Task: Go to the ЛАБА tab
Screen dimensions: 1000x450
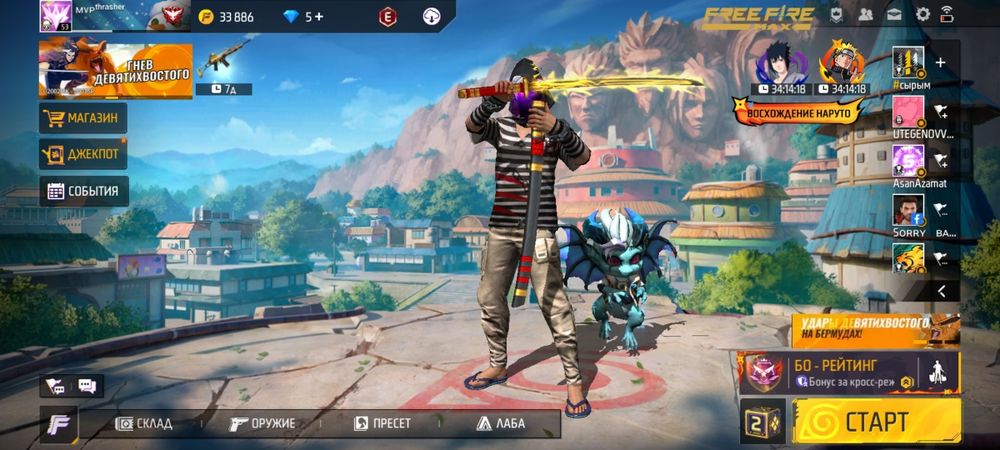Action: [x=501, y=423]
